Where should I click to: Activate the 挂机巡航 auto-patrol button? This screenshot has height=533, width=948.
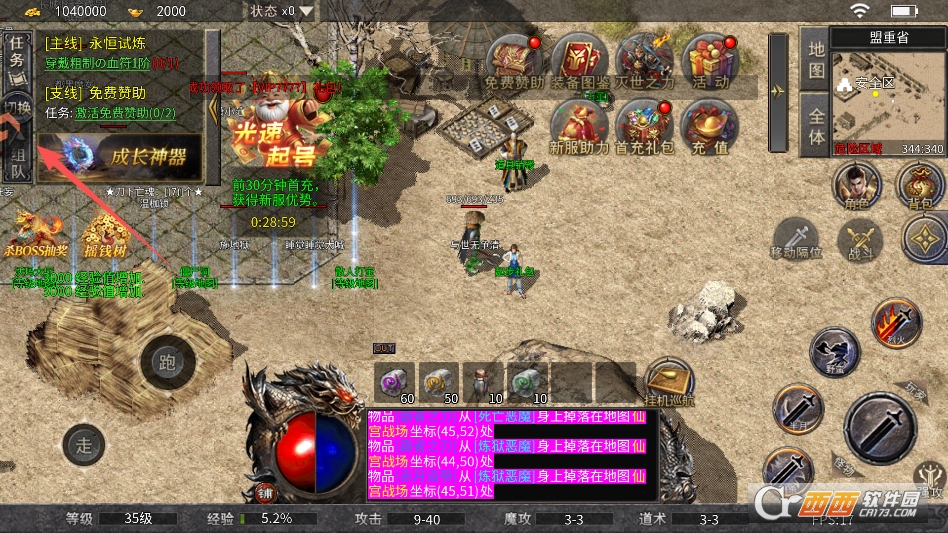click(x=668, y=382)
